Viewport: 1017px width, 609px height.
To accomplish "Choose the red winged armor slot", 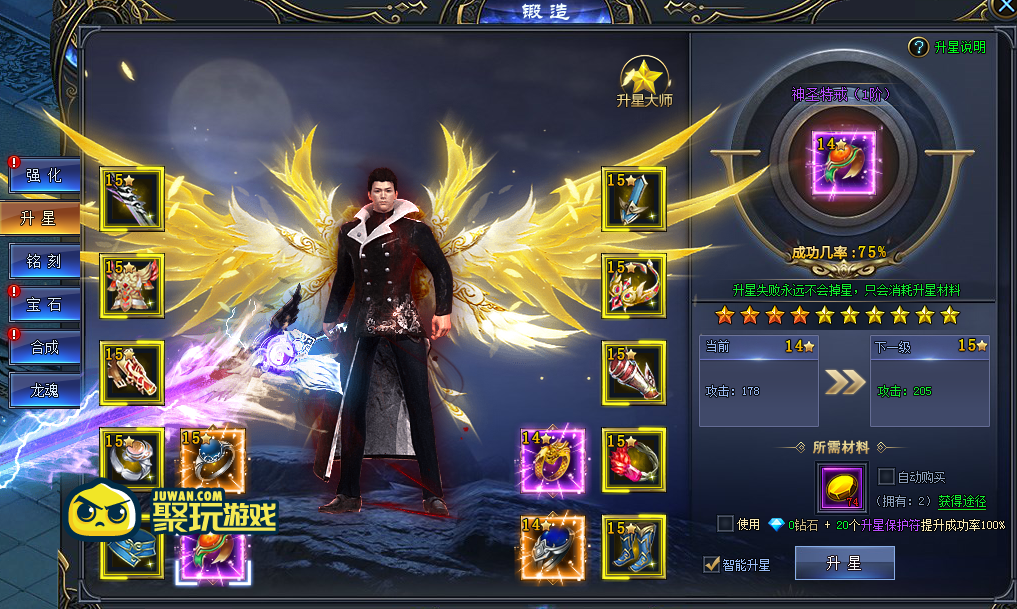I will click(132, 285).
